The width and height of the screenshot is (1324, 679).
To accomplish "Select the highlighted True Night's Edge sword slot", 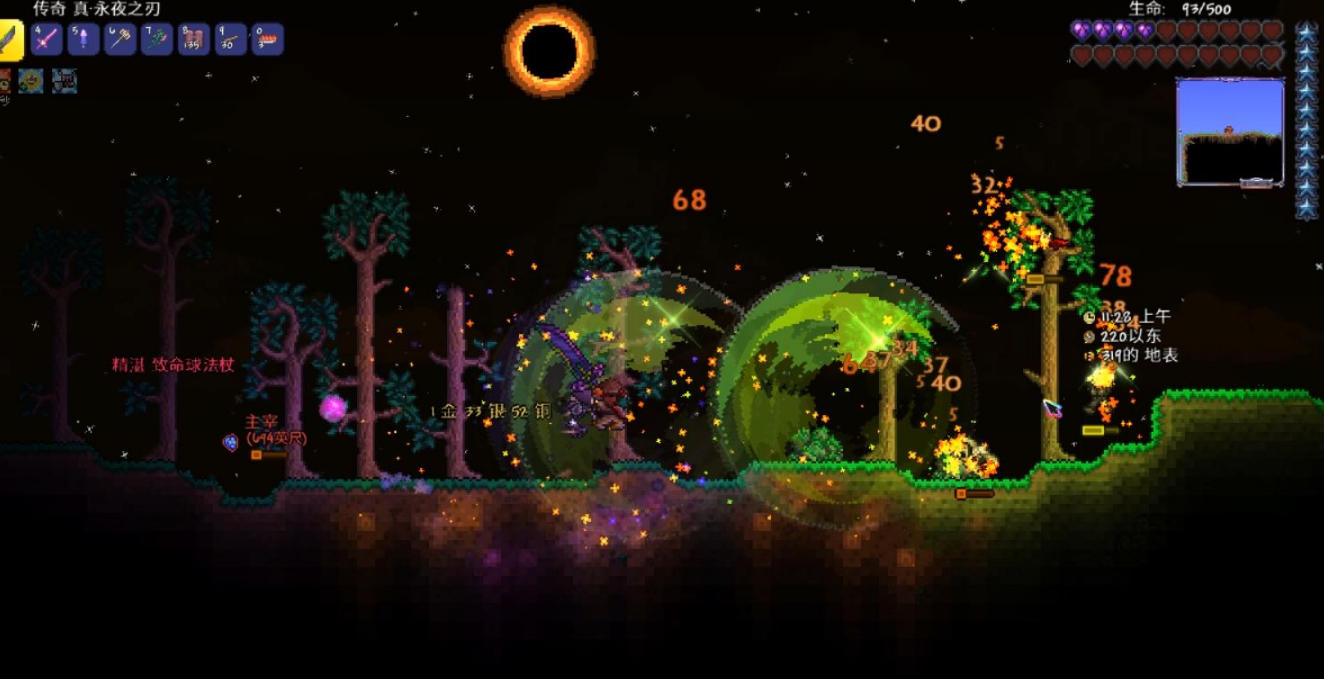I will point(9,41).
